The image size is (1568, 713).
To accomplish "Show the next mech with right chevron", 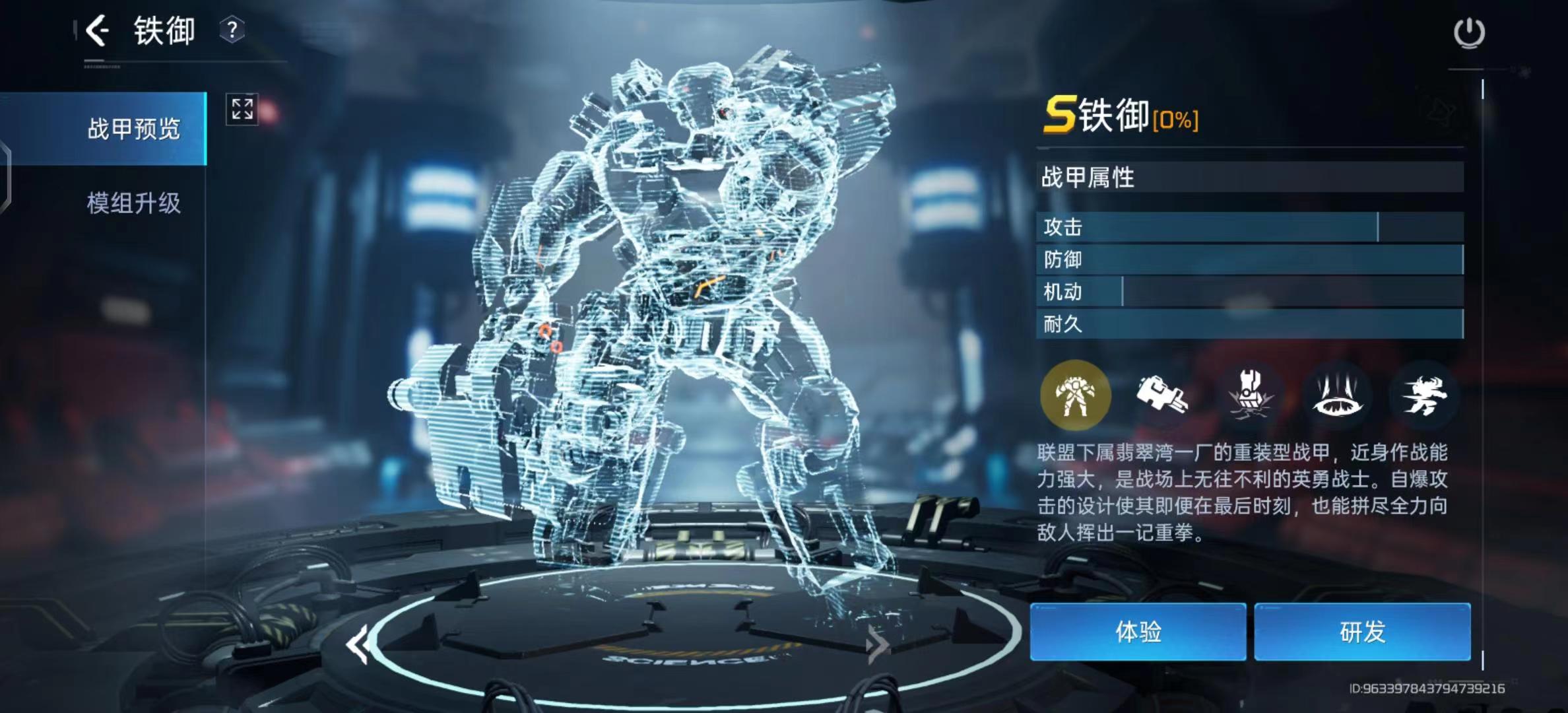I will pyautogui.click(x=877, y=644).
